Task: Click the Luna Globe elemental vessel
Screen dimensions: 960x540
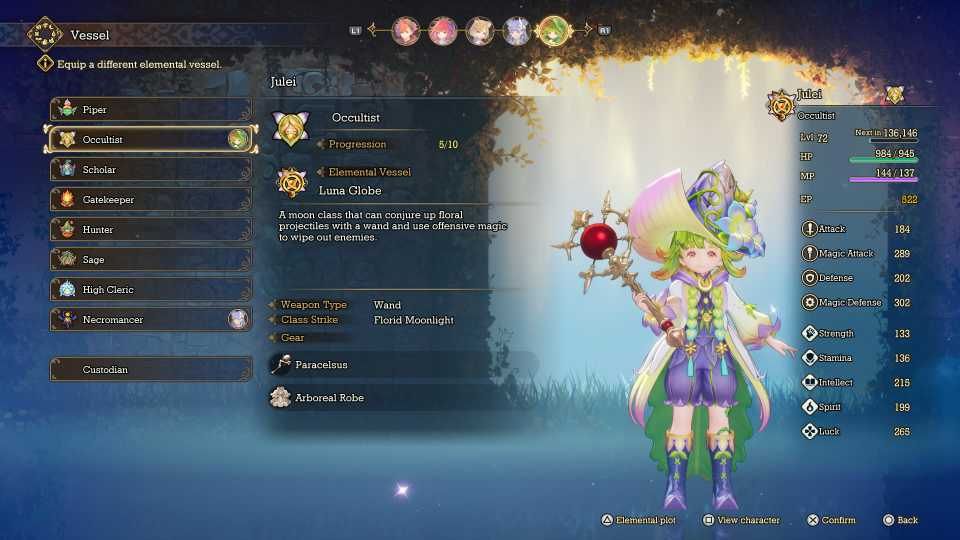Action: 350,189
